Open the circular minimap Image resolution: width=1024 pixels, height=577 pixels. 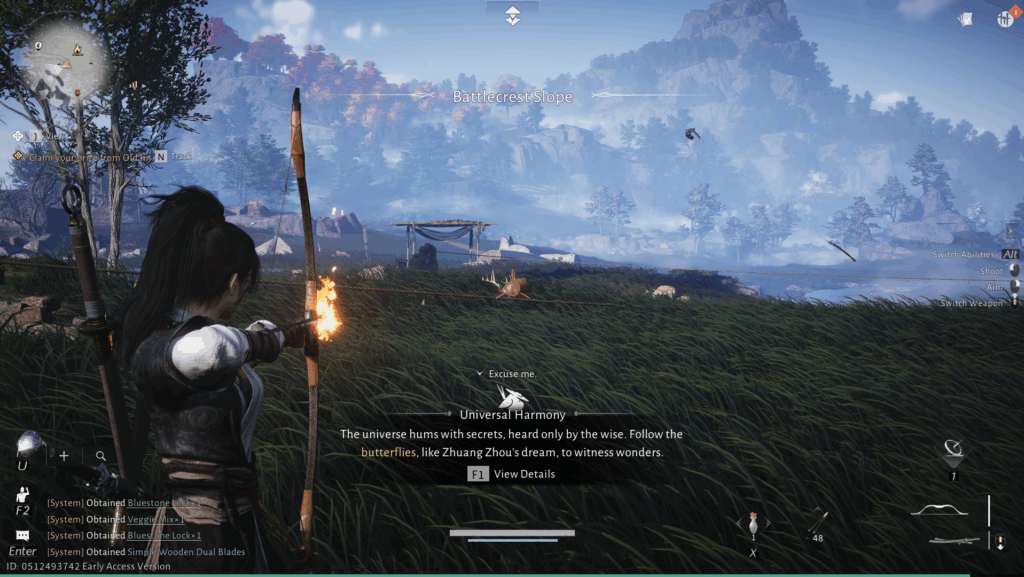click(67, 62)
